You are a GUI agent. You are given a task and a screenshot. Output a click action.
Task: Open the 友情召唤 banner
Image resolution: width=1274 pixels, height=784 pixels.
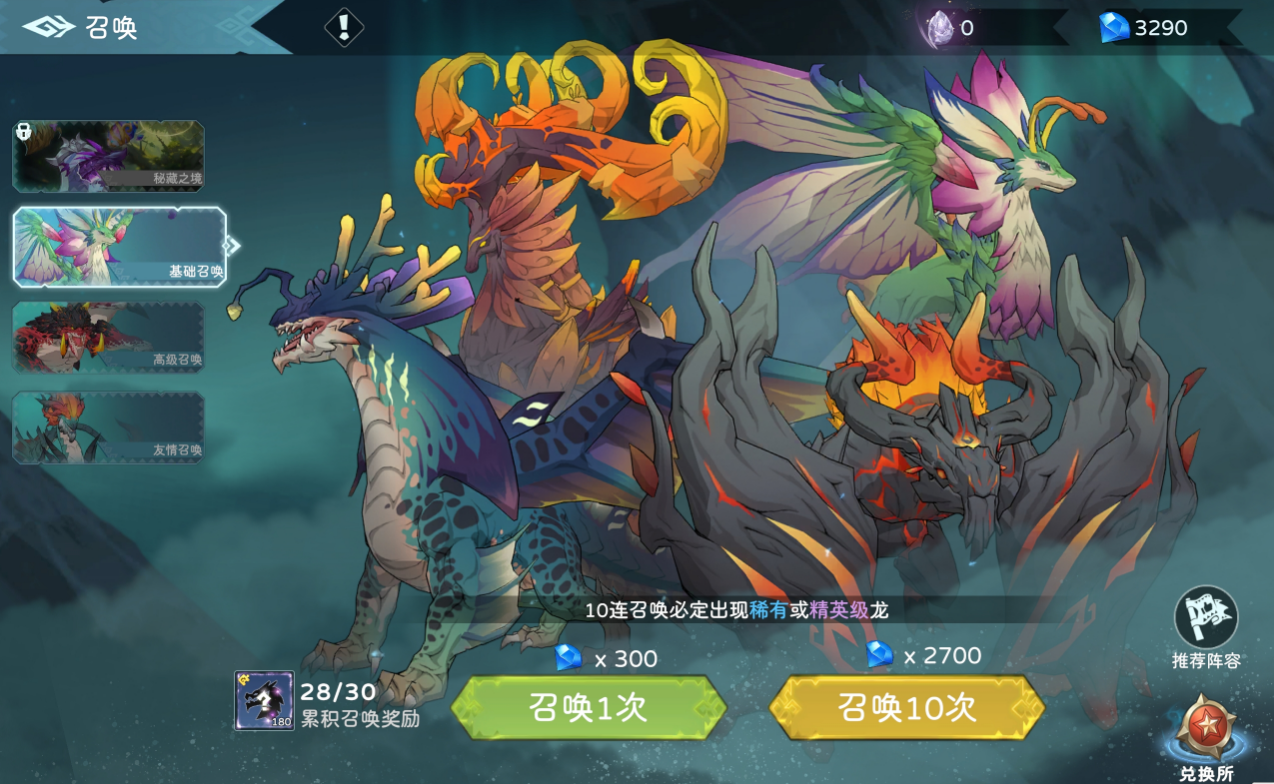point(108,427)
